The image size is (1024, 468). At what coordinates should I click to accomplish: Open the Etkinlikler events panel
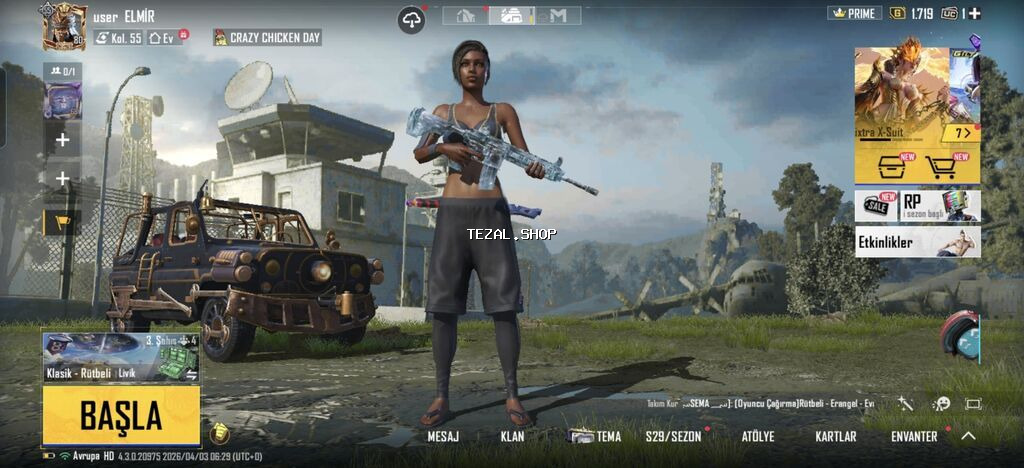coord(917,241)
